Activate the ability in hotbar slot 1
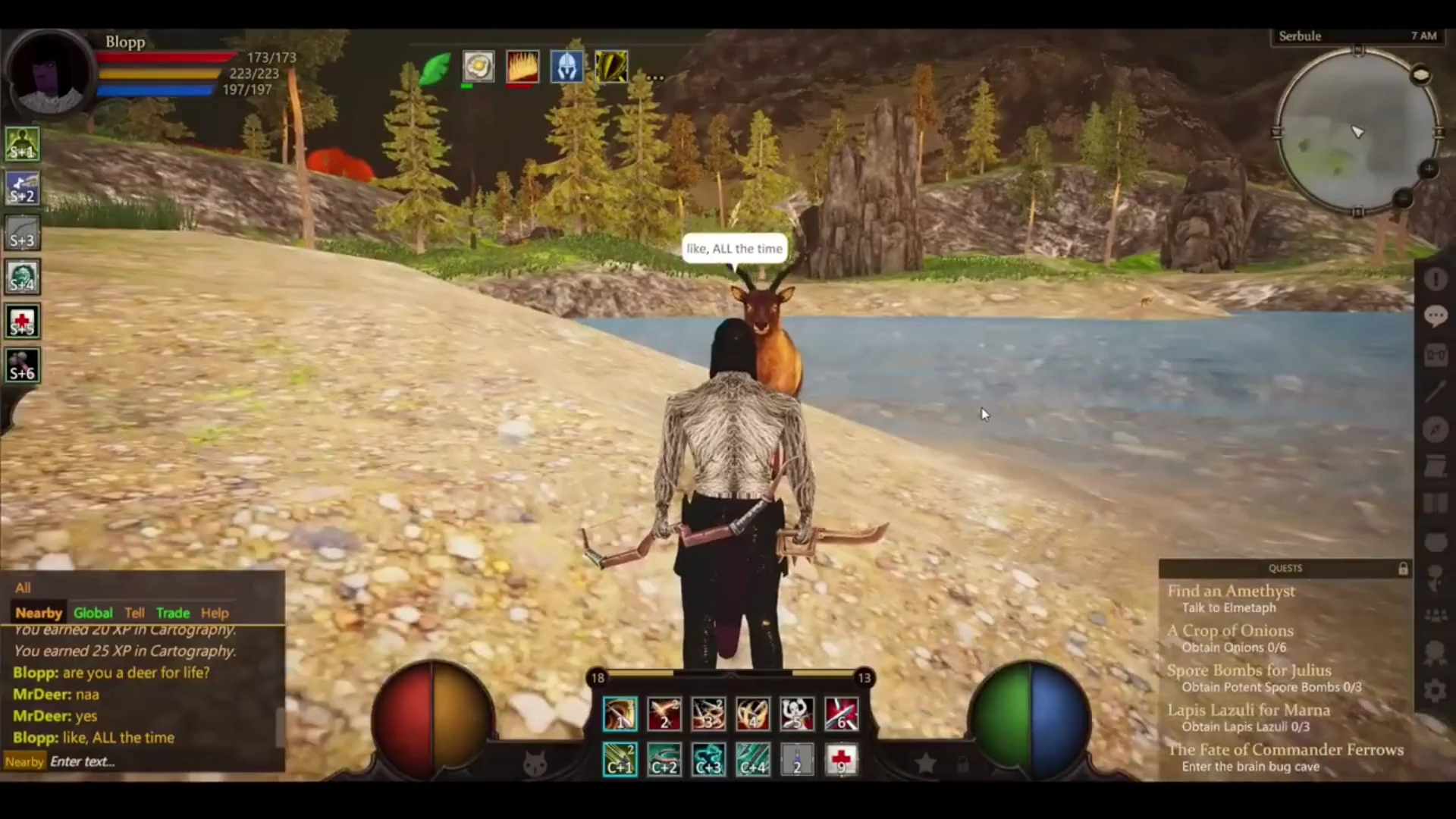1456x819 pixels. [x=620, y=714]
